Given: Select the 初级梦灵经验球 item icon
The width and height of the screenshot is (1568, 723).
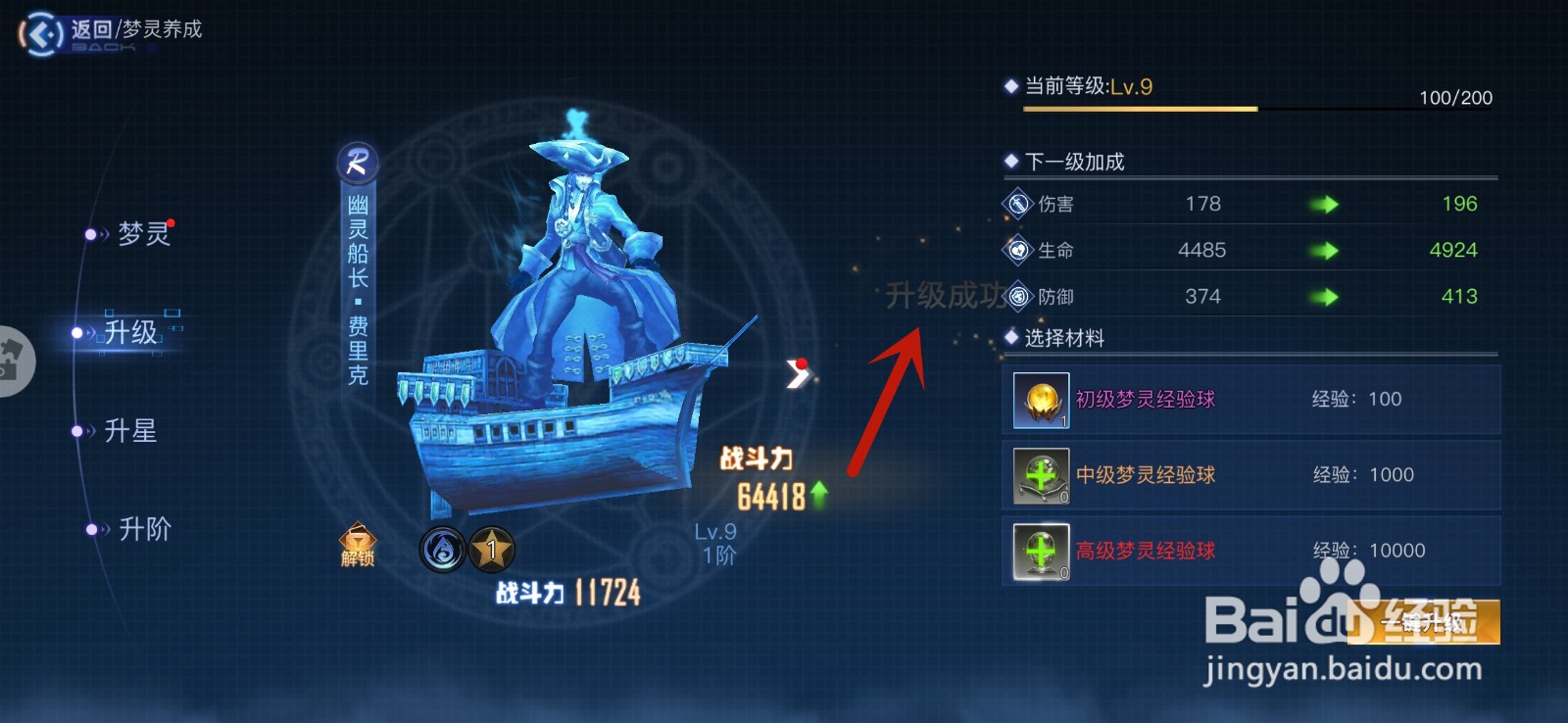Looking at the screenshot, I should tap(1042, 399).
